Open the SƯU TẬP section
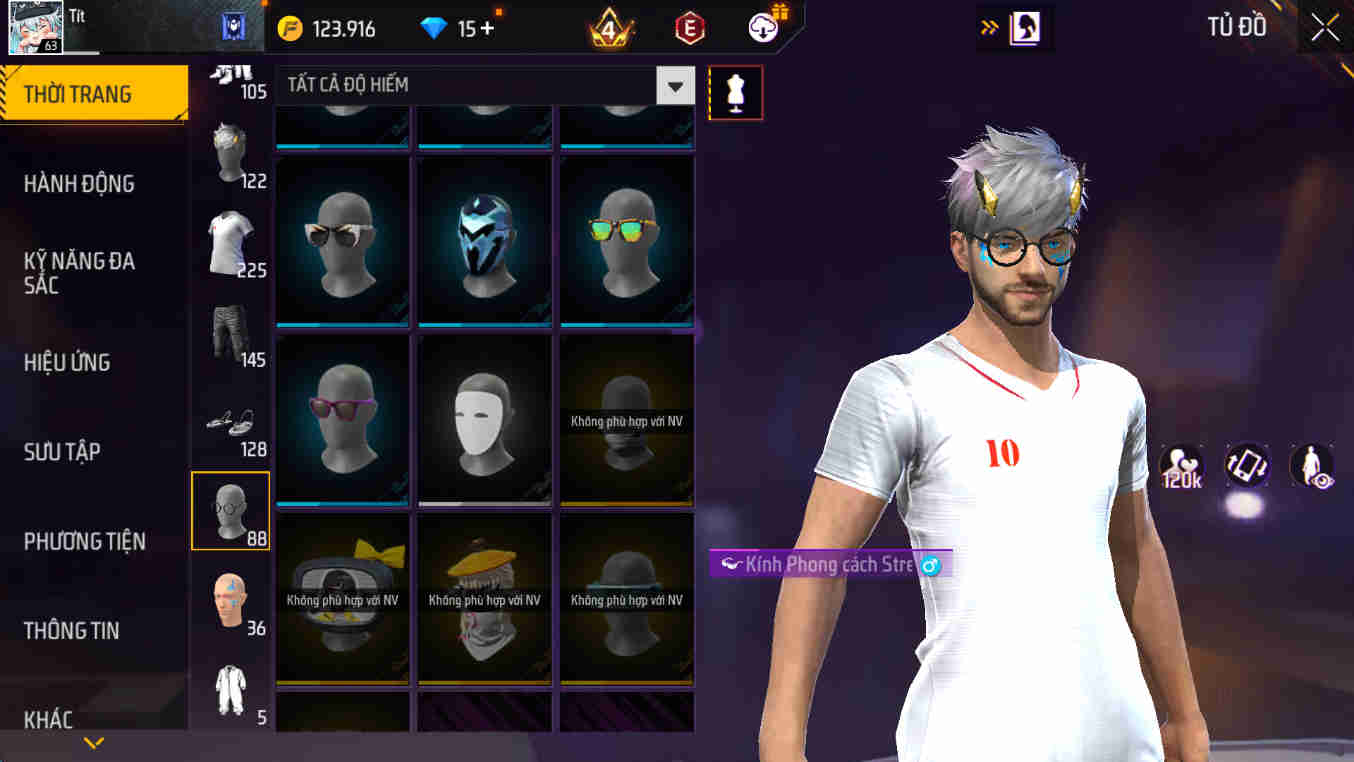The image size is (1354, 762). click(x=61, y=451)
